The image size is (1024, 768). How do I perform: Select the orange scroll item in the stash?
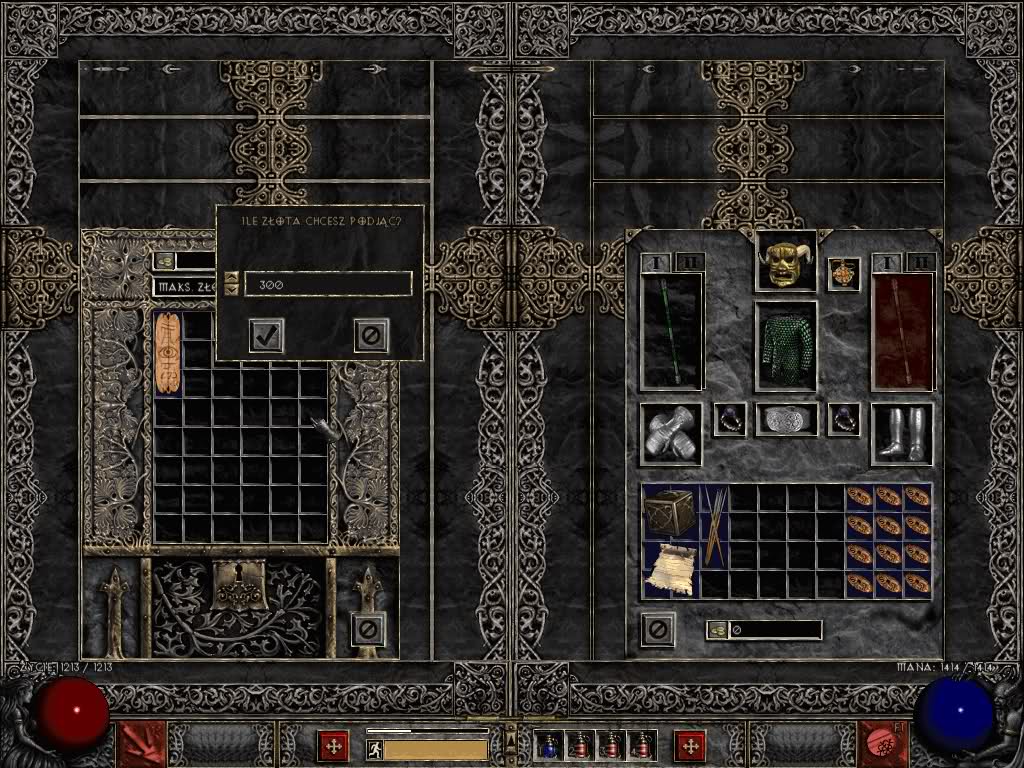point(168,353)
